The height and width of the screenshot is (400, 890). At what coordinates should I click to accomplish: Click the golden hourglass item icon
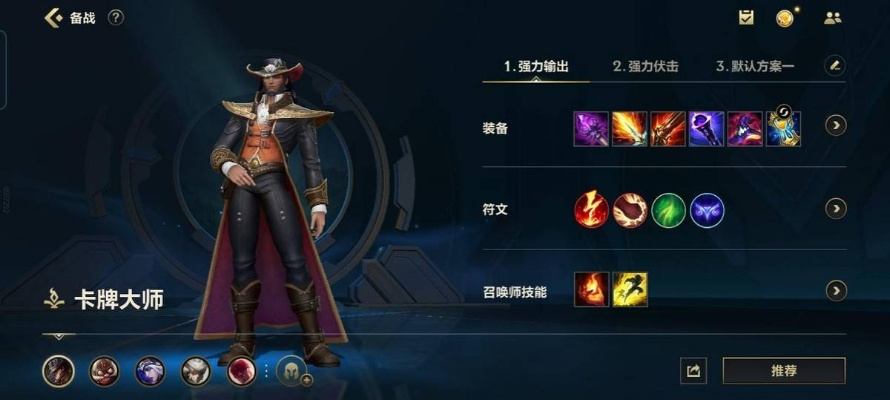(783, 128)
